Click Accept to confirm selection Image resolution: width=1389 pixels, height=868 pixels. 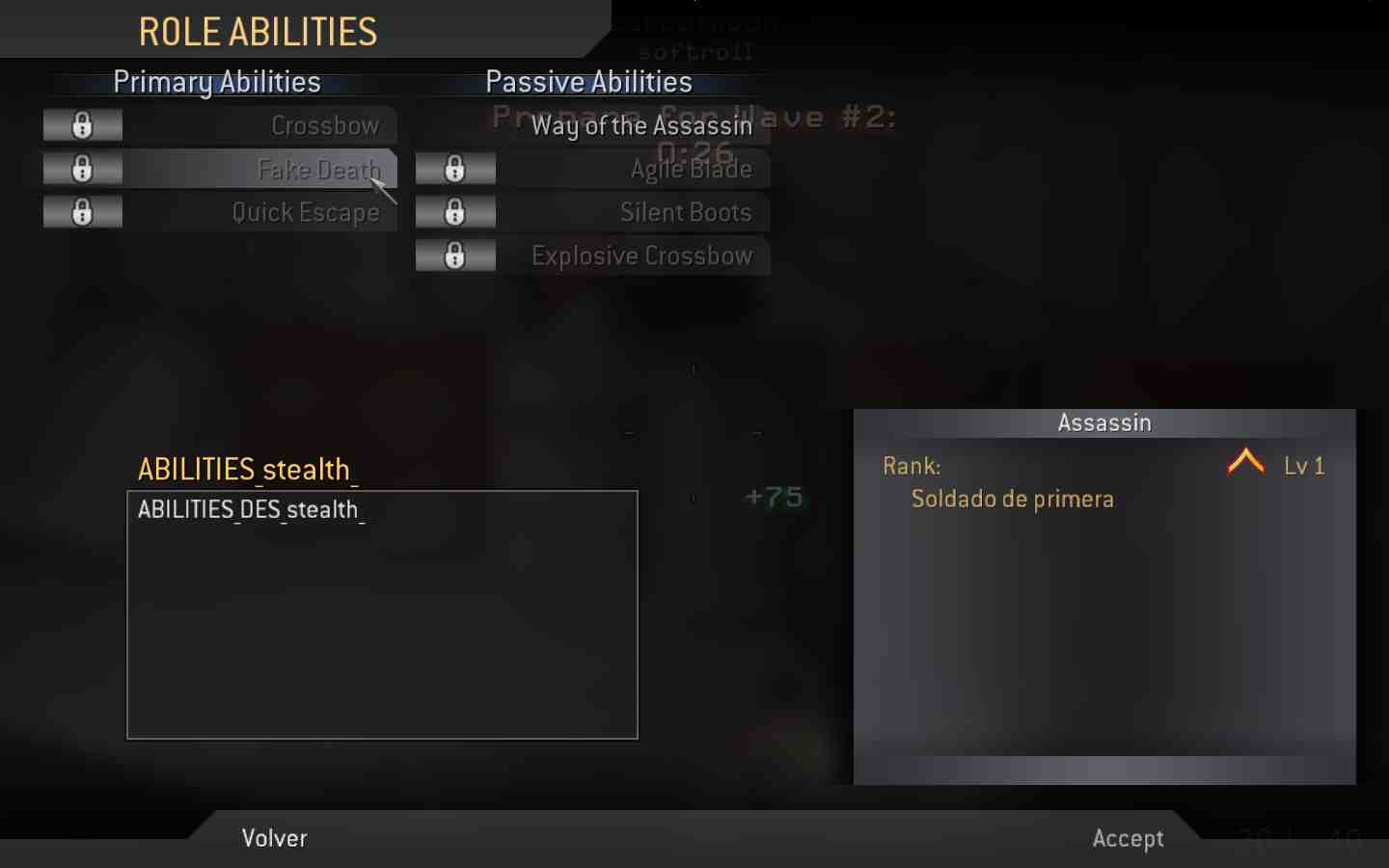(x=1128, y=837)
